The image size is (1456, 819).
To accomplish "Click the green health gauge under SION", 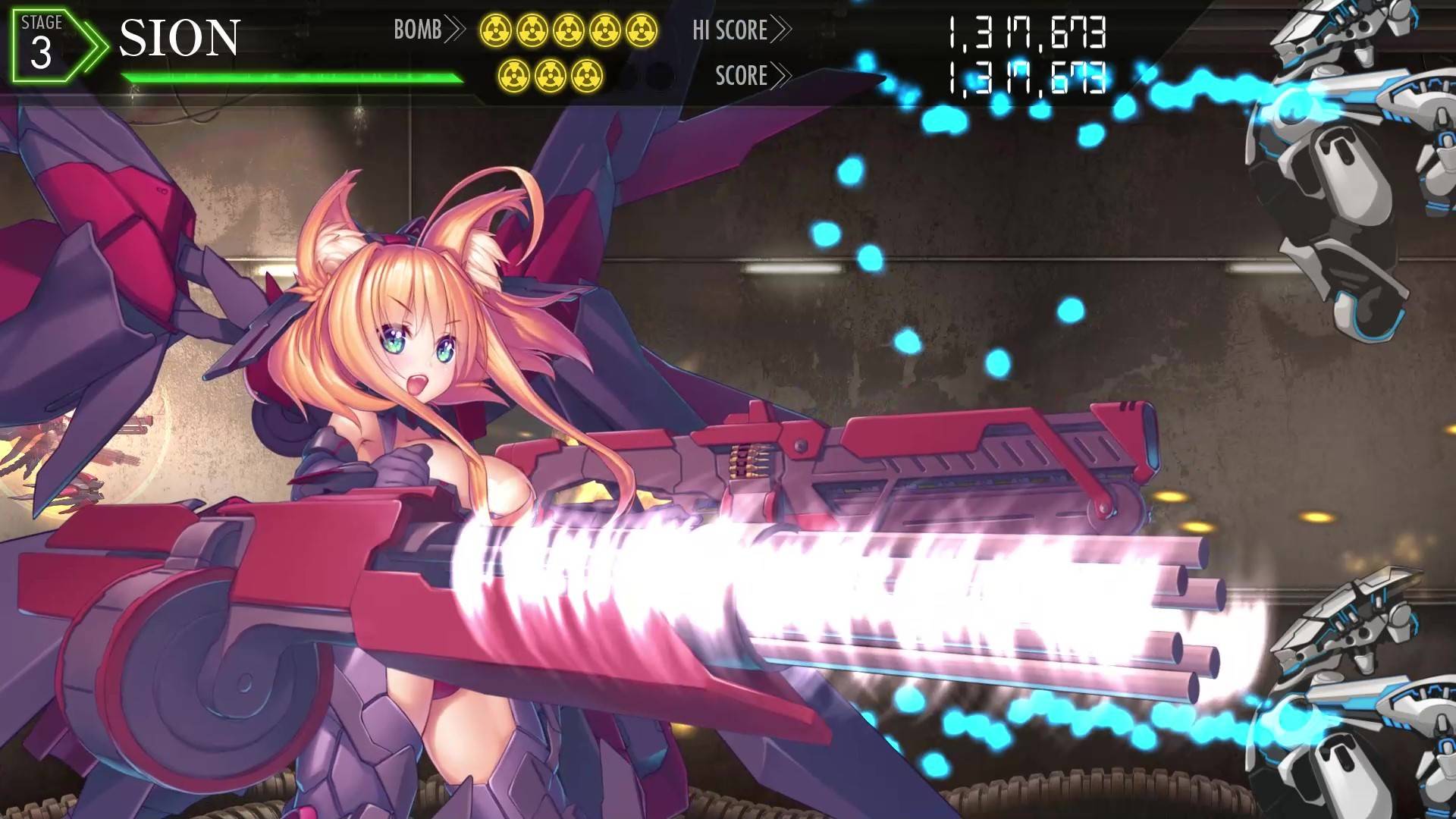I will [x=294, y=77].
